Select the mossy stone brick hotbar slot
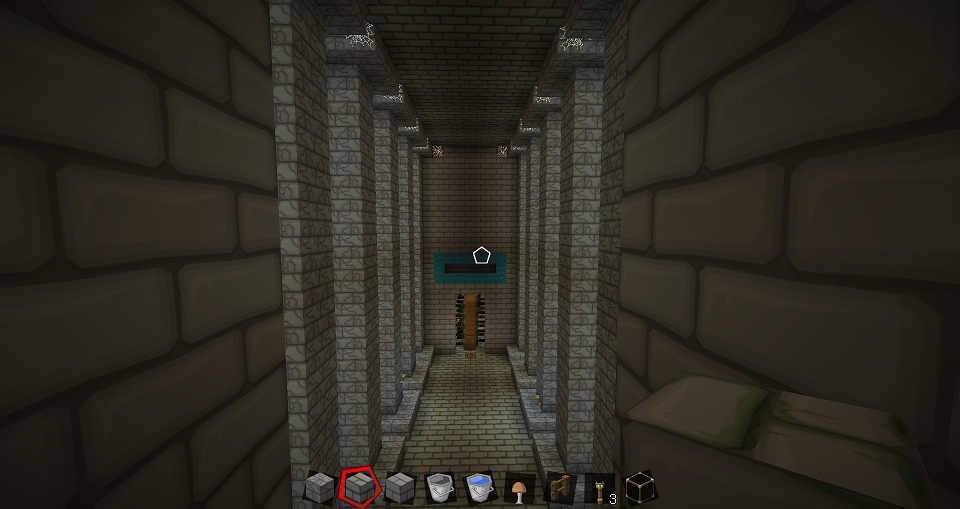 click(x=359, y=488)
